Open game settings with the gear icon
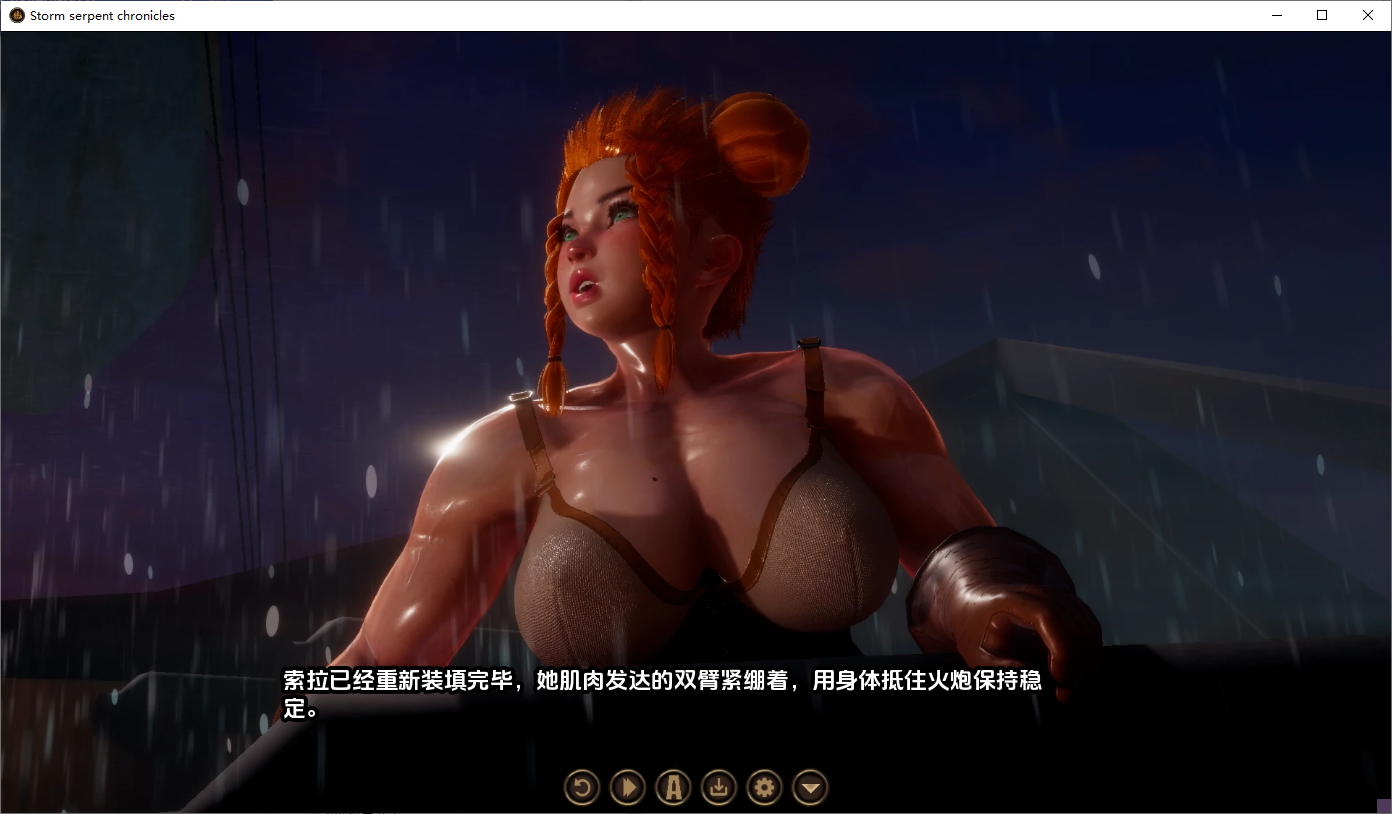This screenshot has height=814, width=1392. click(764, 787)
